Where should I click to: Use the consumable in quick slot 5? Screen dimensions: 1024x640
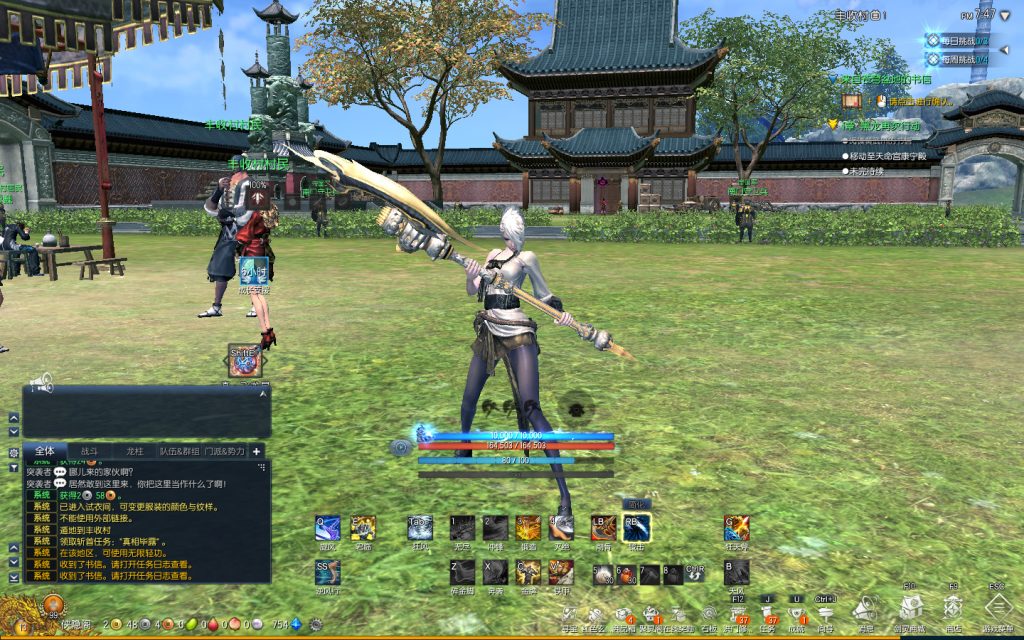coord(603,574)
